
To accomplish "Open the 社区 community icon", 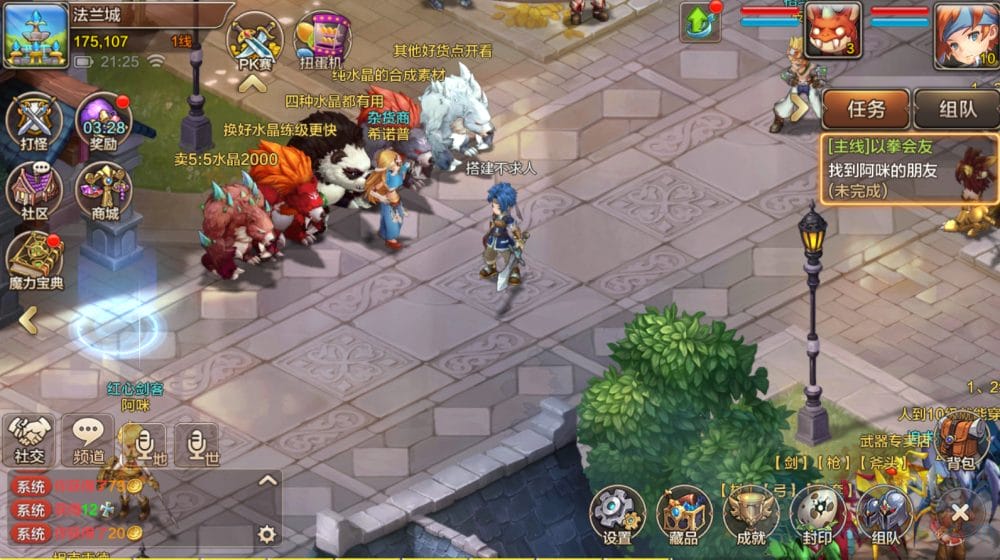I will click(x=35, y=191).
